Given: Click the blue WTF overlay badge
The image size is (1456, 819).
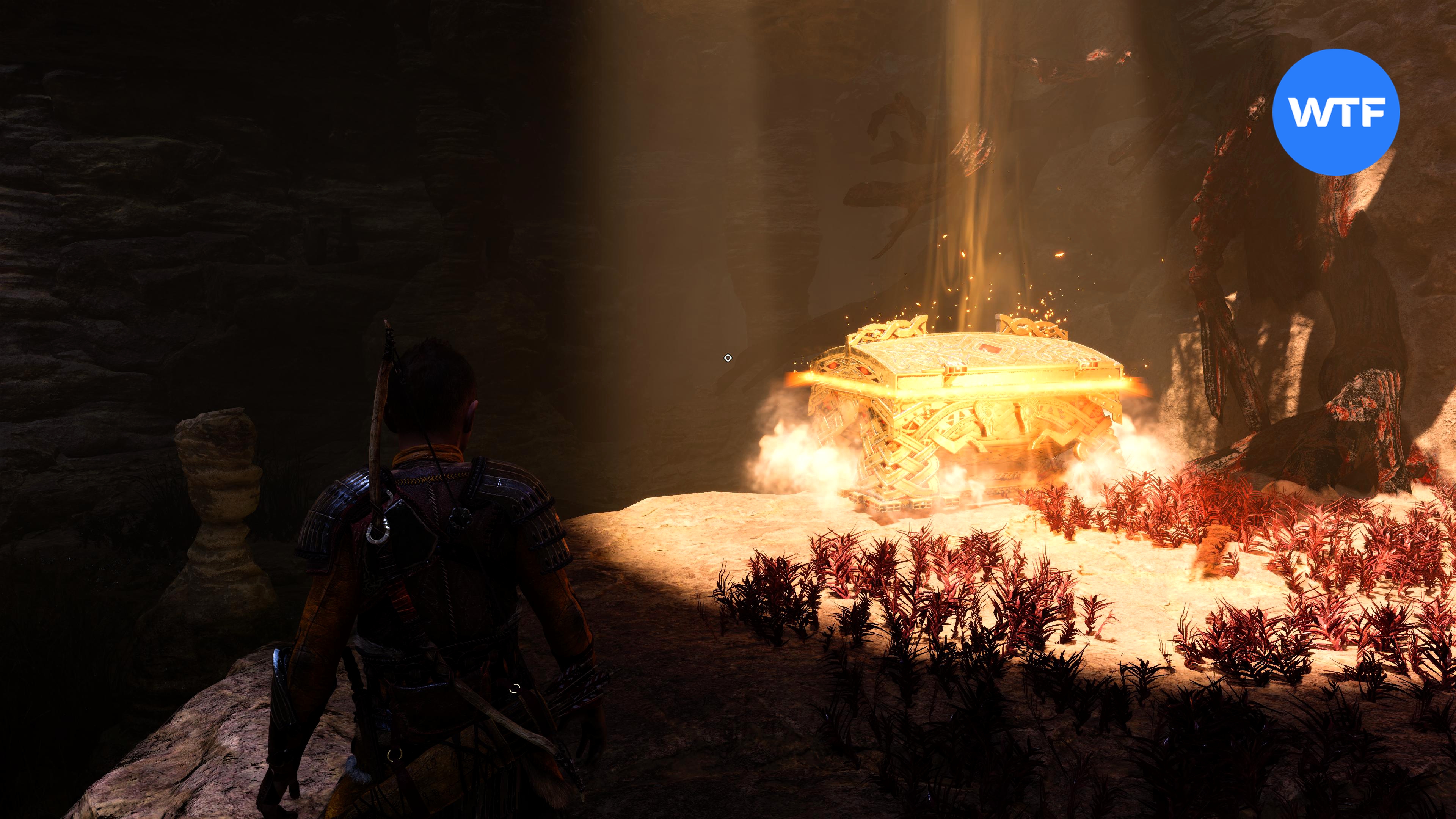Looking at the screenshot, I should tap(1336, 111).
